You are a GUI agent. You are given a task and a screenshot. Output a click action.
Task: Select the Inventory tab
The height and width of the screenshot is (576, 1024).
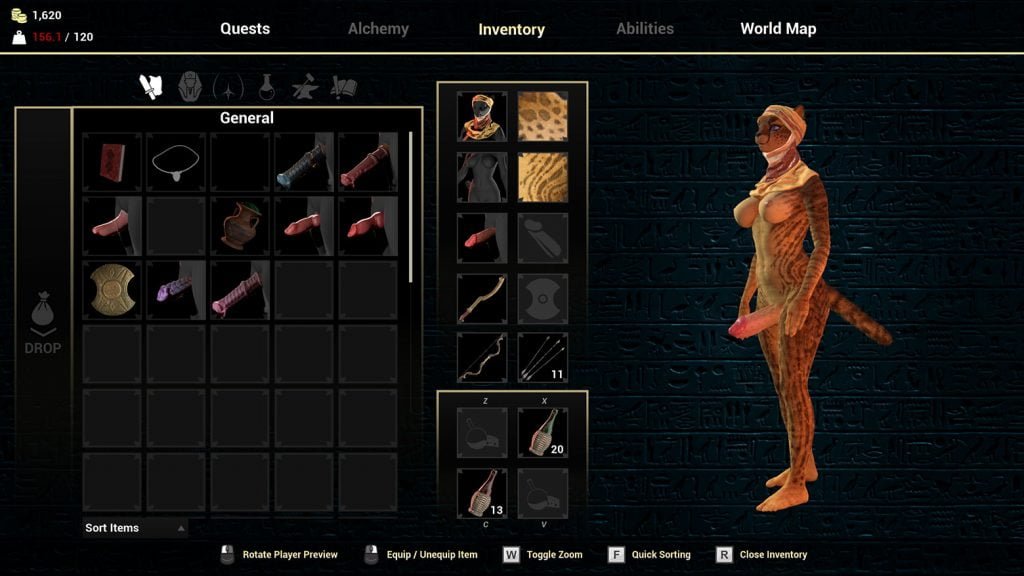pyautogui.click(x=511, y=30)
